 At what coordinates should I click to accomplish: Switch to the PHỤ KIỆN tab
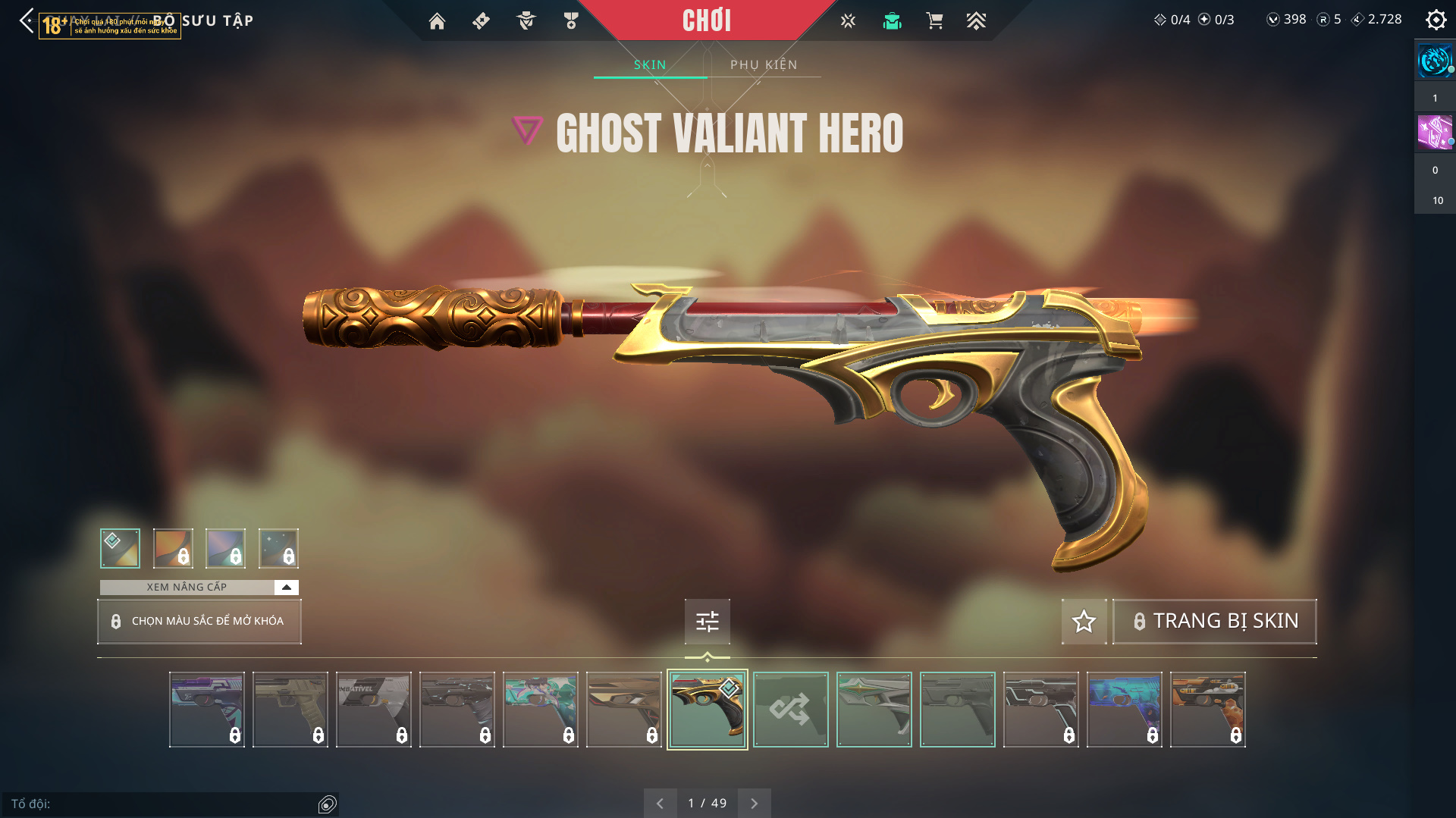pyautogui.click(x=764, y=65)
